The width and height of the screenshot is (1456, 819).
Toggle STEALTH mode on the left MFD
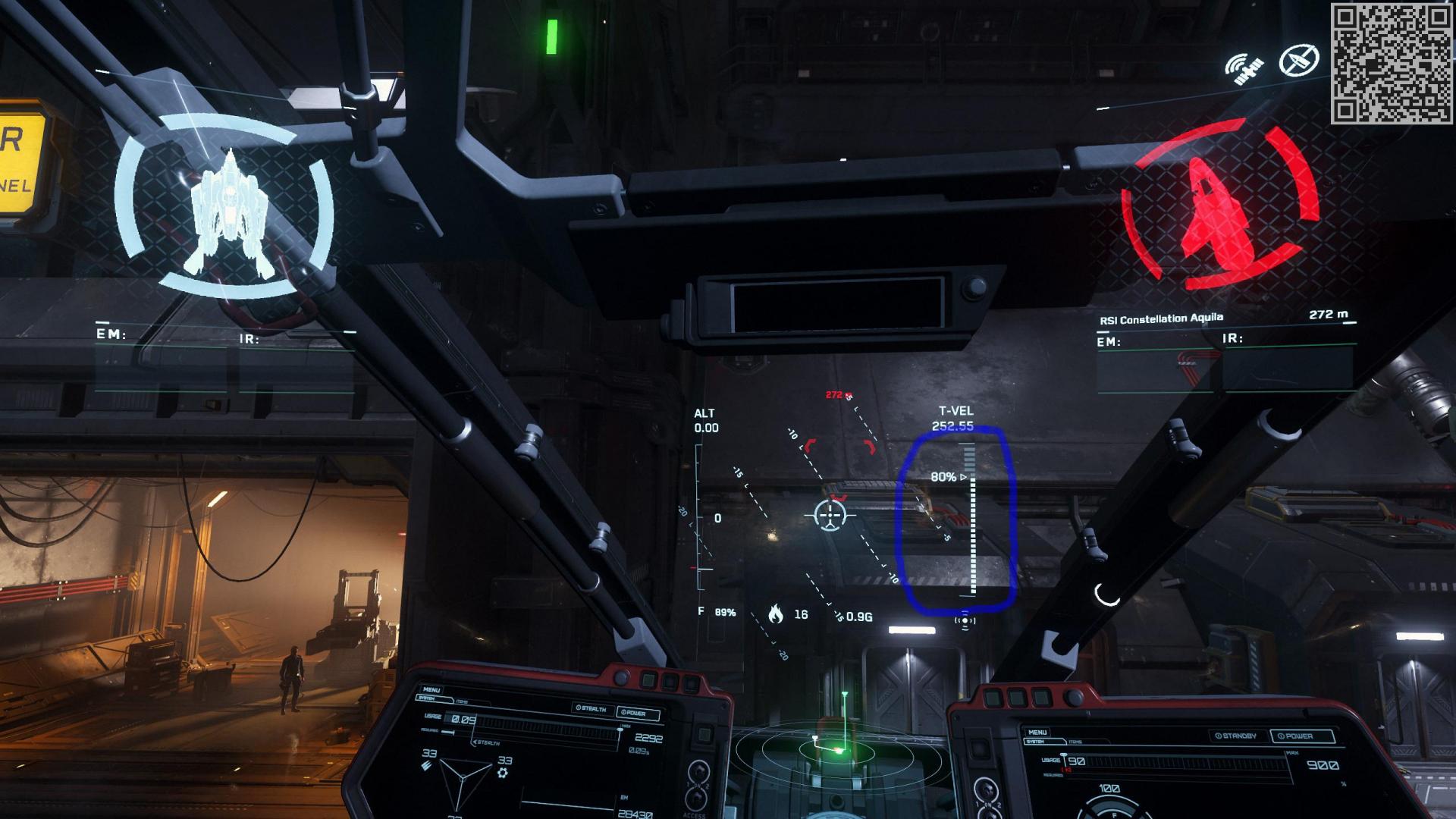click(x=591, y=708)
